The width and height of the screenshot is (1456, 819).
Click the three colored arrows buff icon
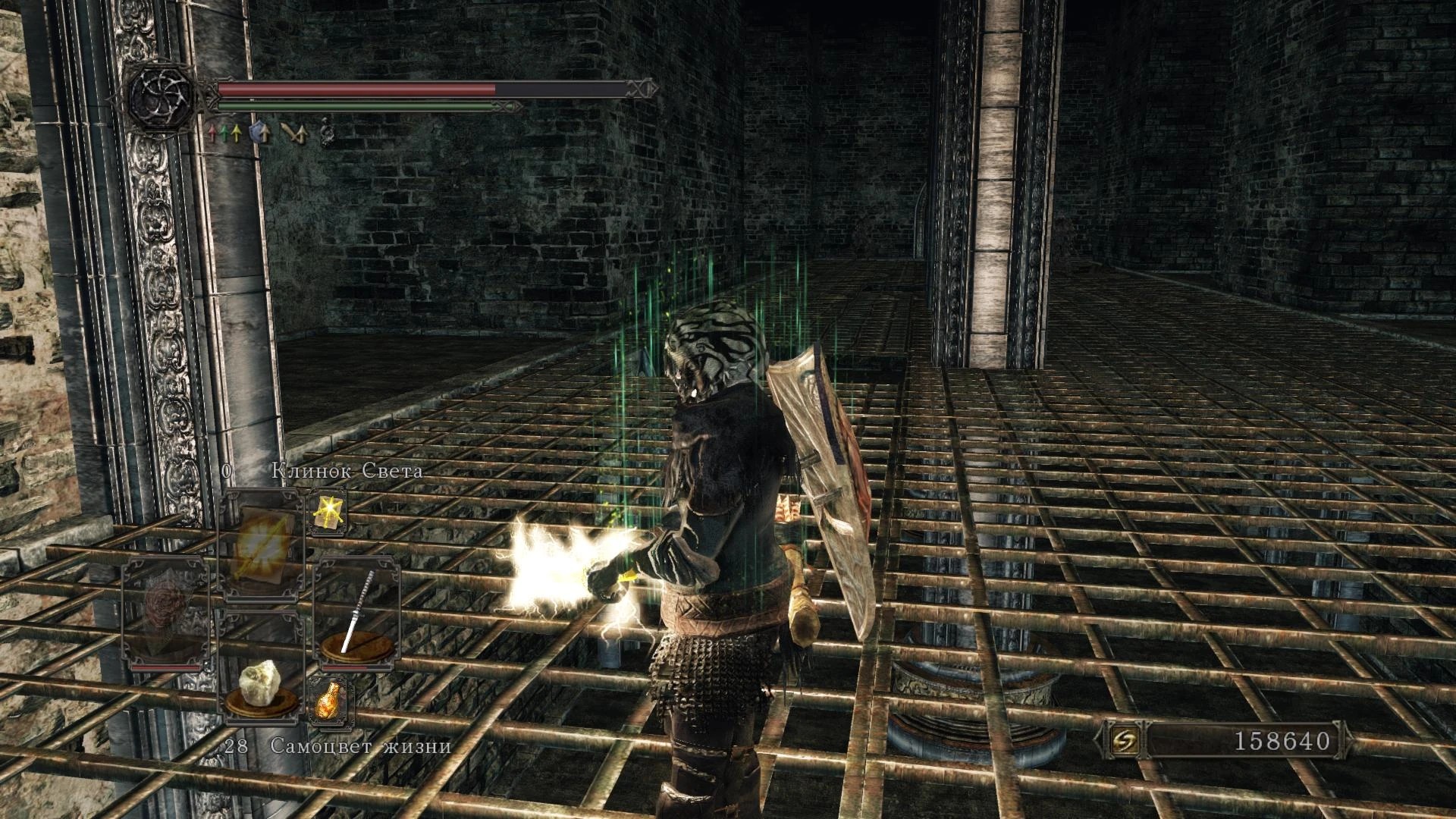(225, 133)
